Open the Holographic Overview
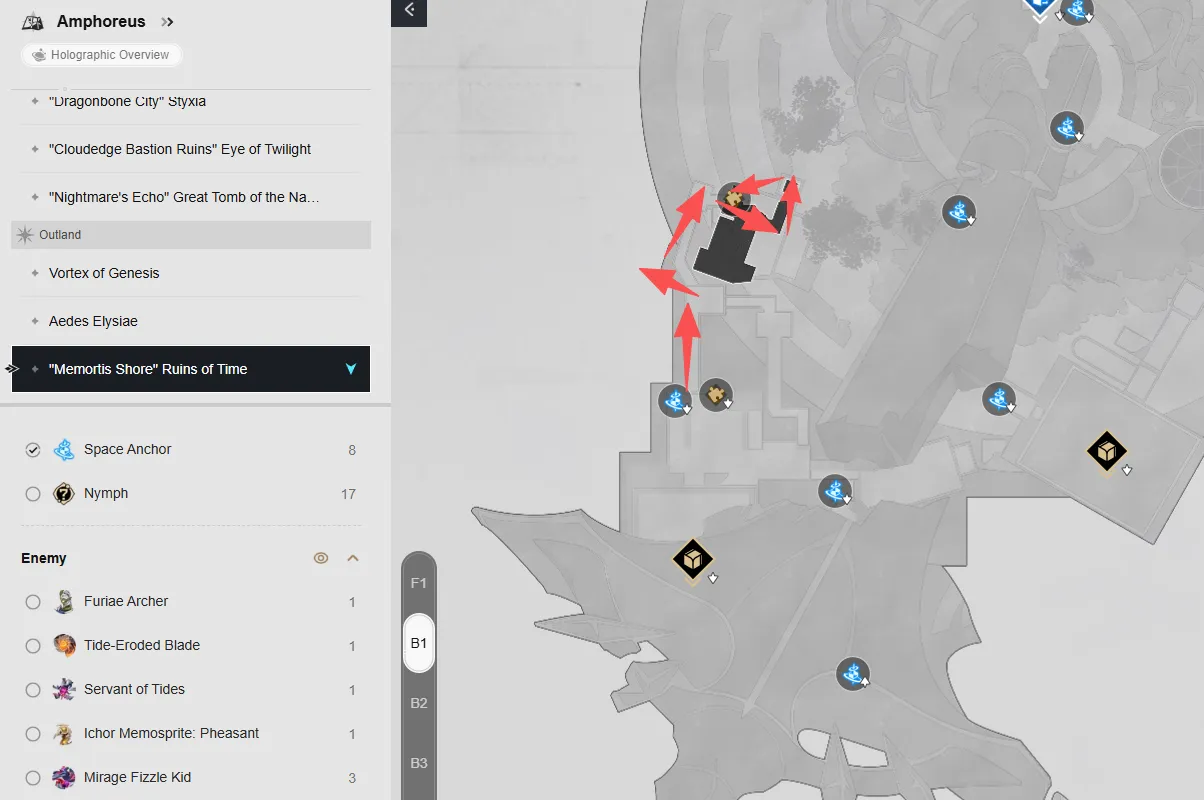Screen dimensions: 1204x800 101,55
